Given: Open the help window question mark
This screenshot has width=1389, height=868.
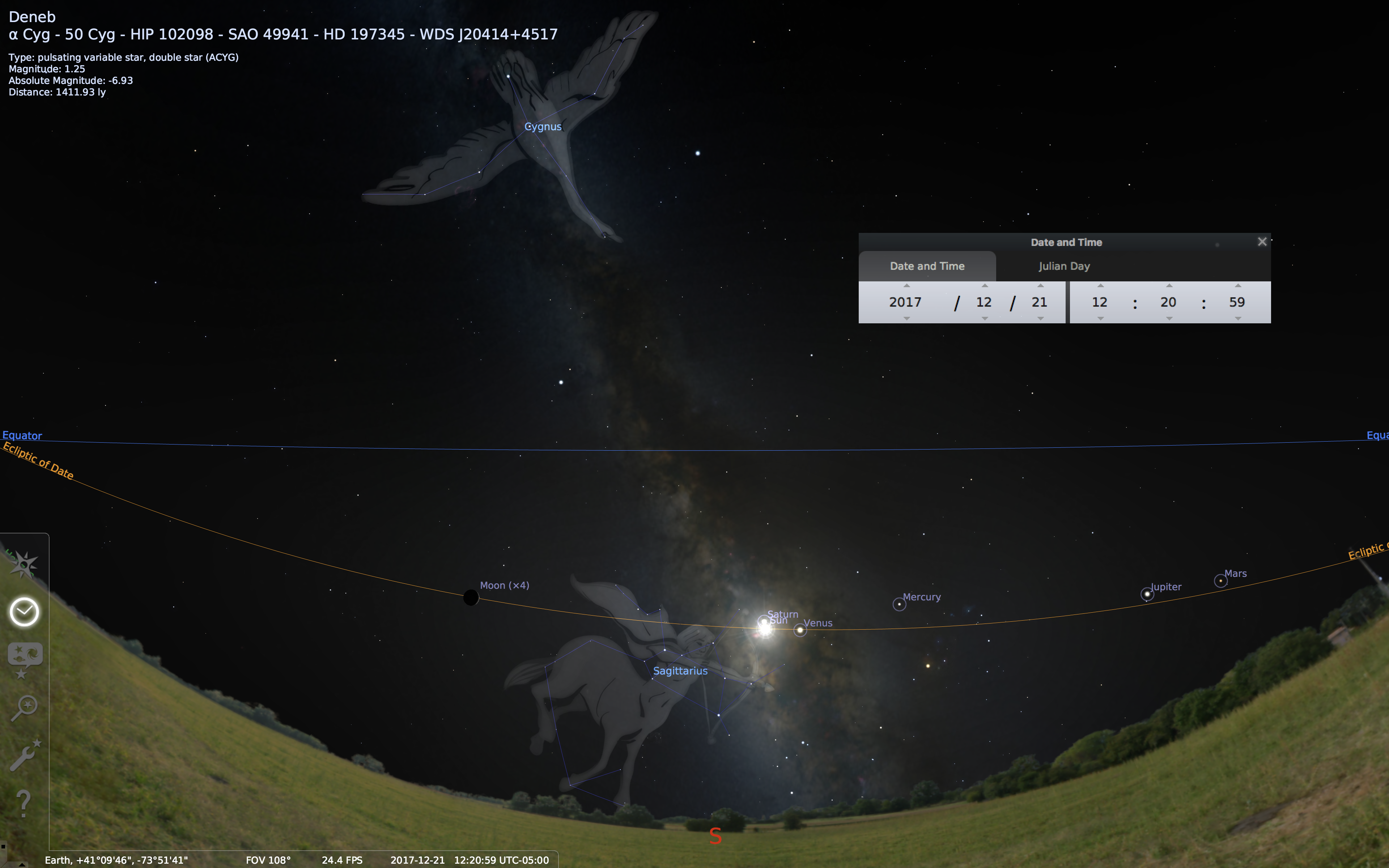Looking at the screenshot, I should (x=24, y=803).
